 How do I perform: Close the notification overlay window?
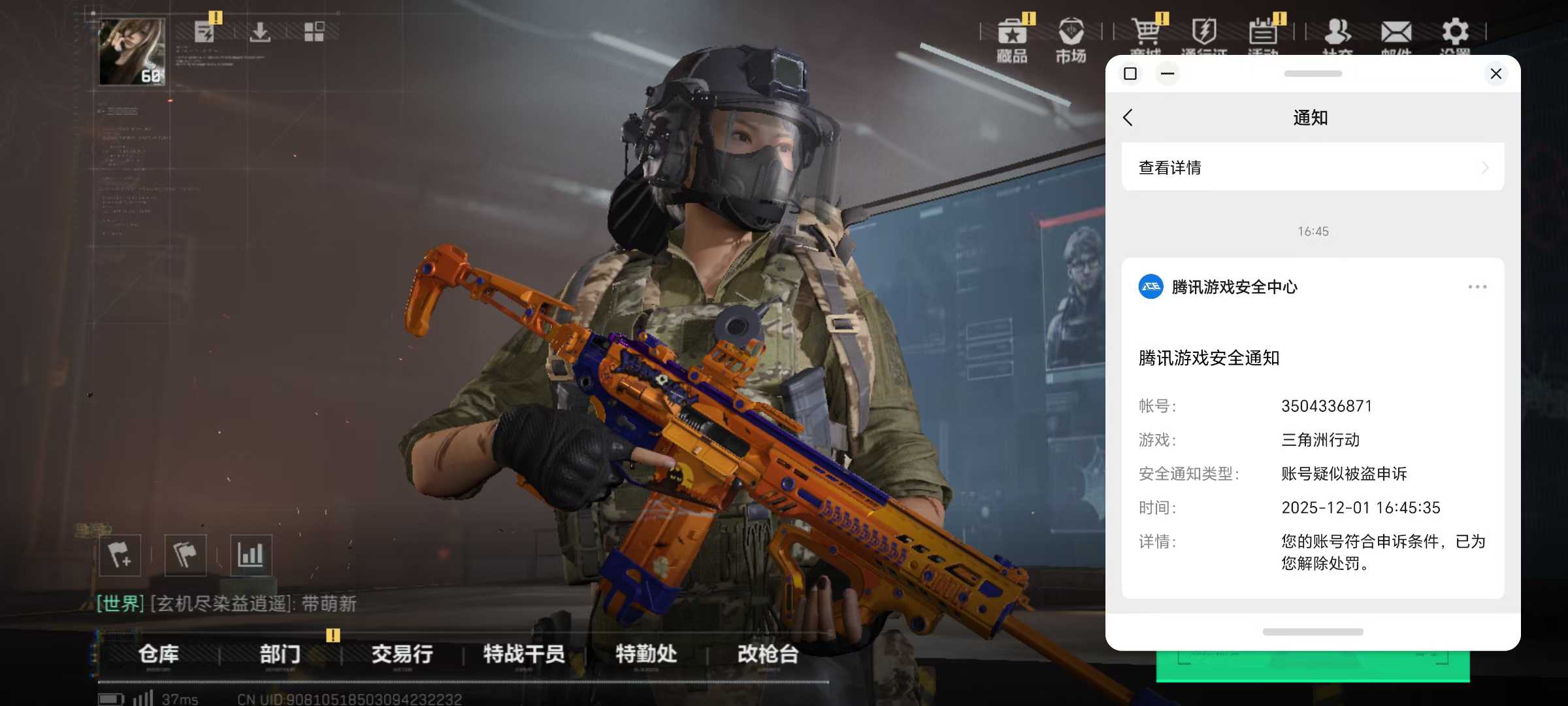tap(1495, 74)
